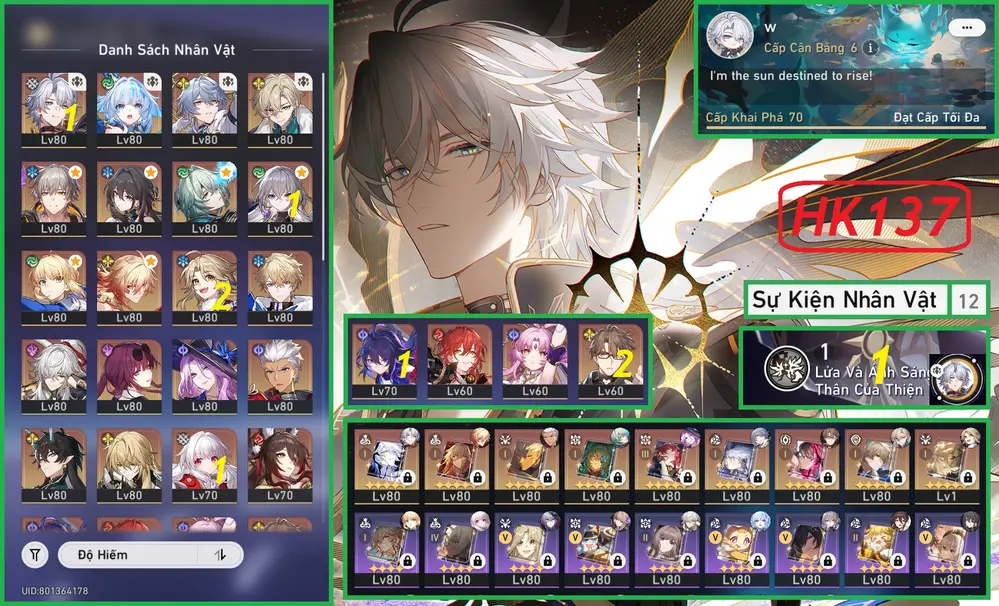The height and width of the screenshot is (606, 999).
Task: Pick the Lv60 red-haired character portrait
Action: click(458, 357)
